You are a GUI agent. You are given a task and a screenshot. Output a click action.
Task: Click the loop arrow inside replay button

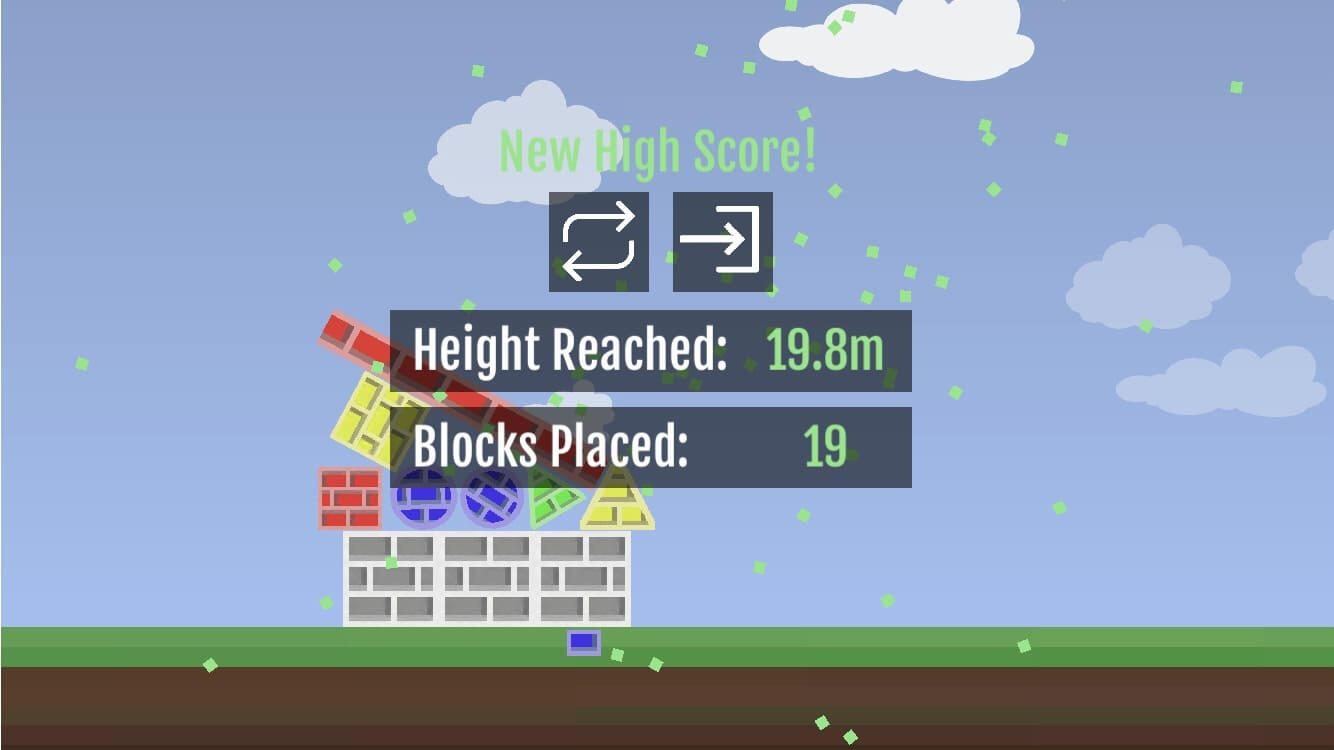598,240
